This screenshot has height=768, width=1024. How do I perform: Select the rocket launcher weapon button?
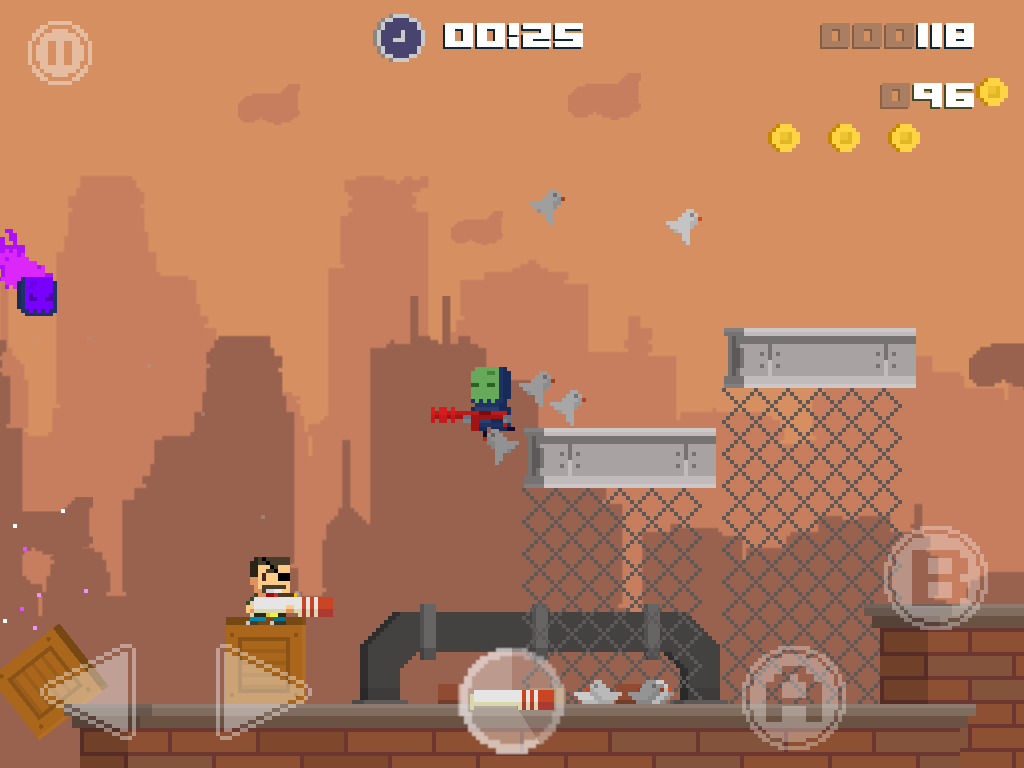tap(512, 700)
